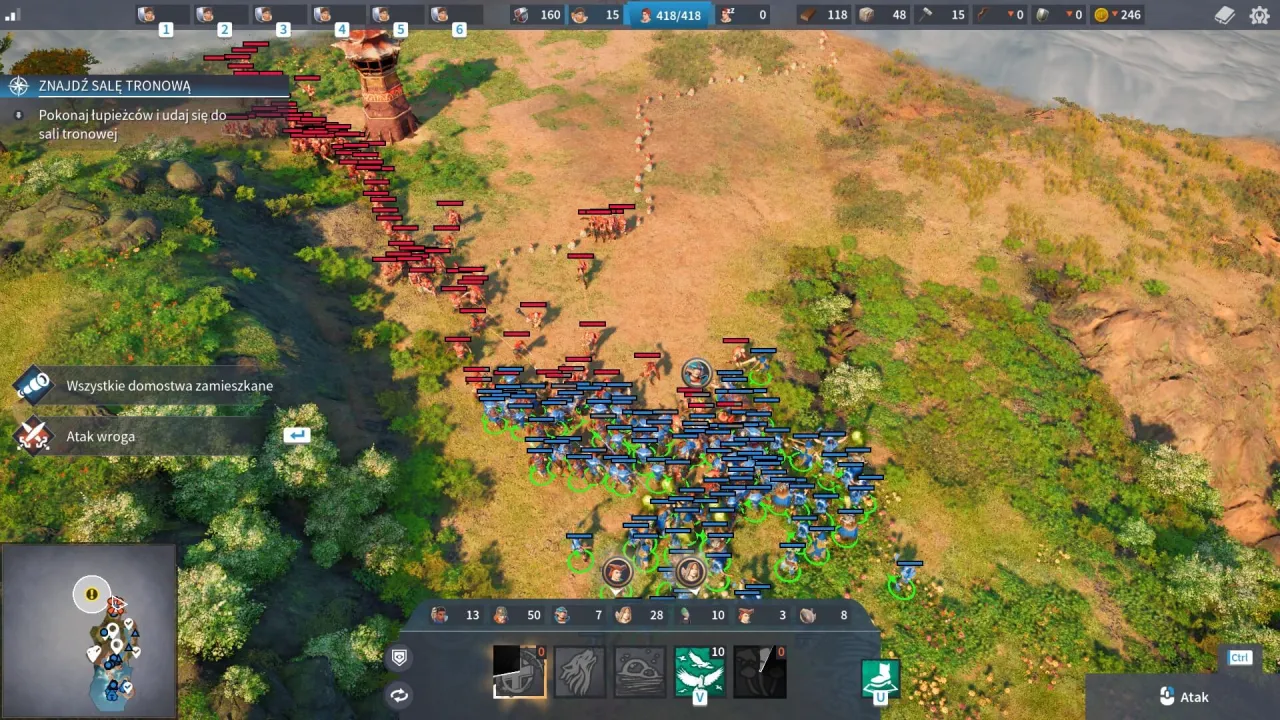
Task: Select the darkened torch ability icon
Action: 760,672
